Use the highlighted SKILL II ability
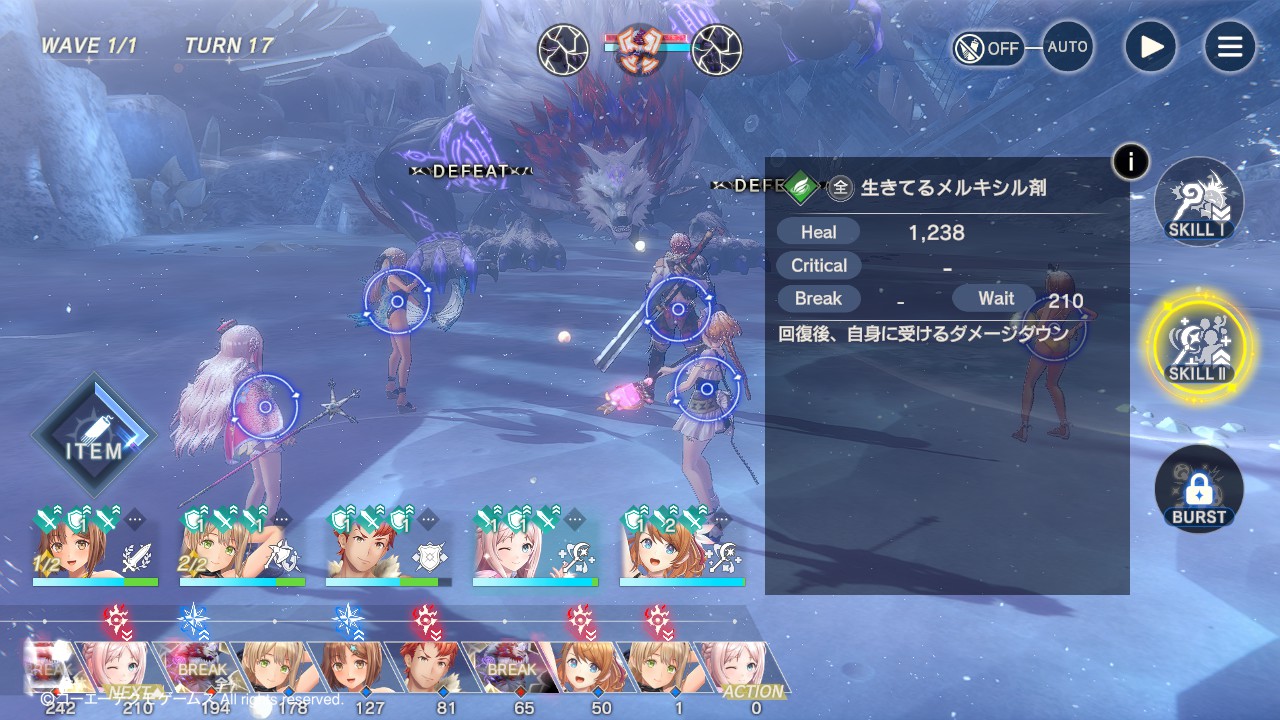The width and height of the screenshot is (1280, 720). coord(1198,345)
